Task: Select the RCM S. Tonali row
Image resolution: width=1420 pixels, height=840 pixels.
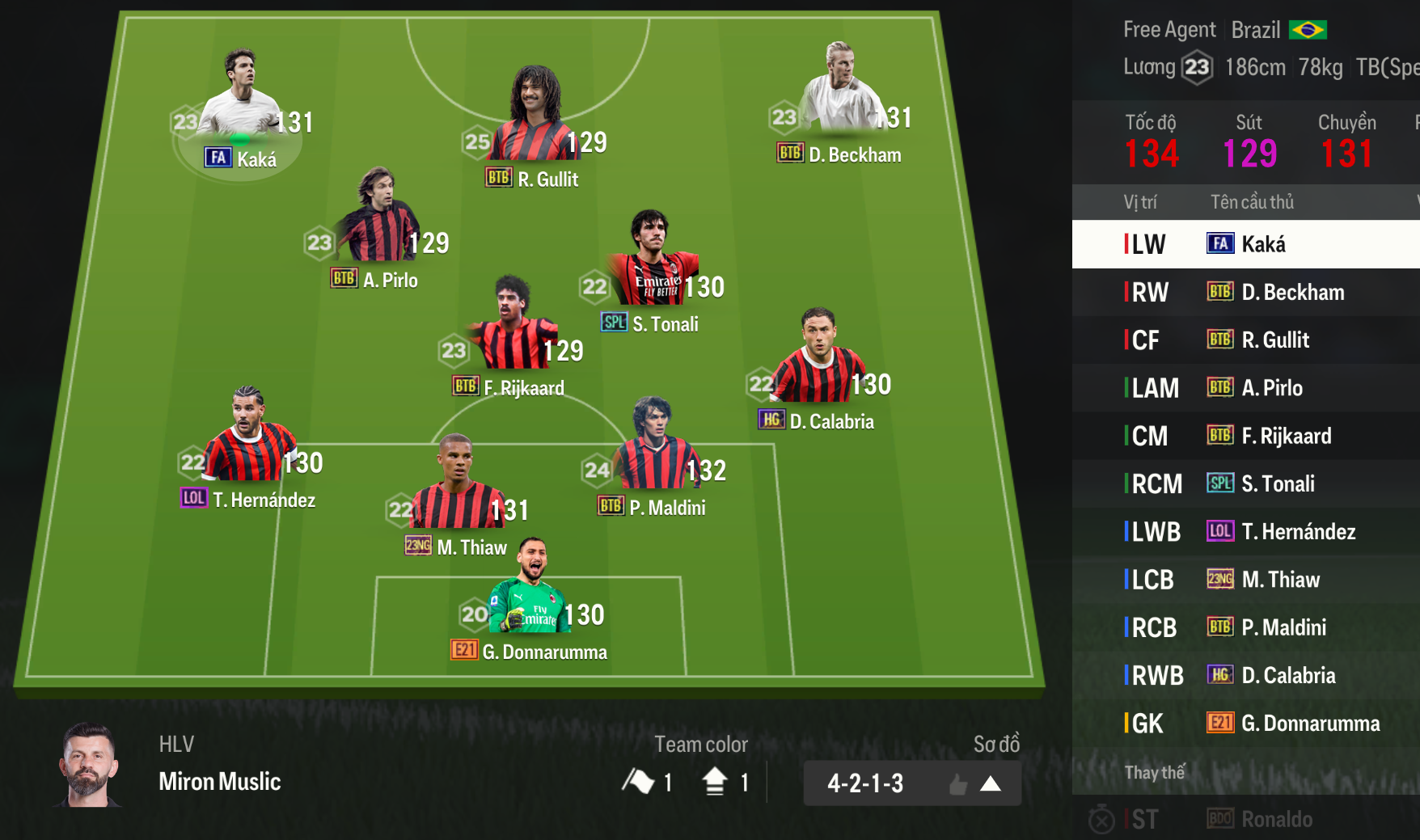Action: [x=1245, y=483]
